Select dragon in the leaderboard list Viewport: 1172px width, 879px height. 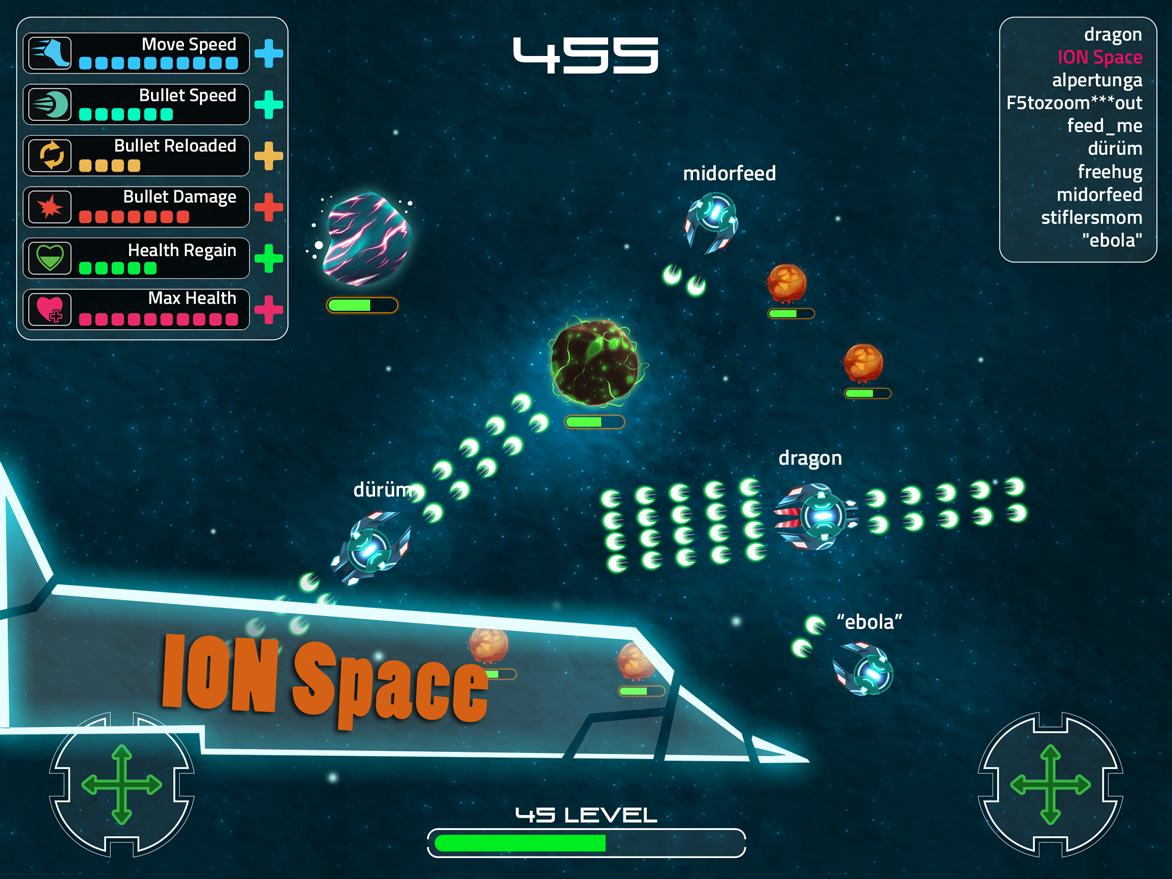tap(1112, 35)
